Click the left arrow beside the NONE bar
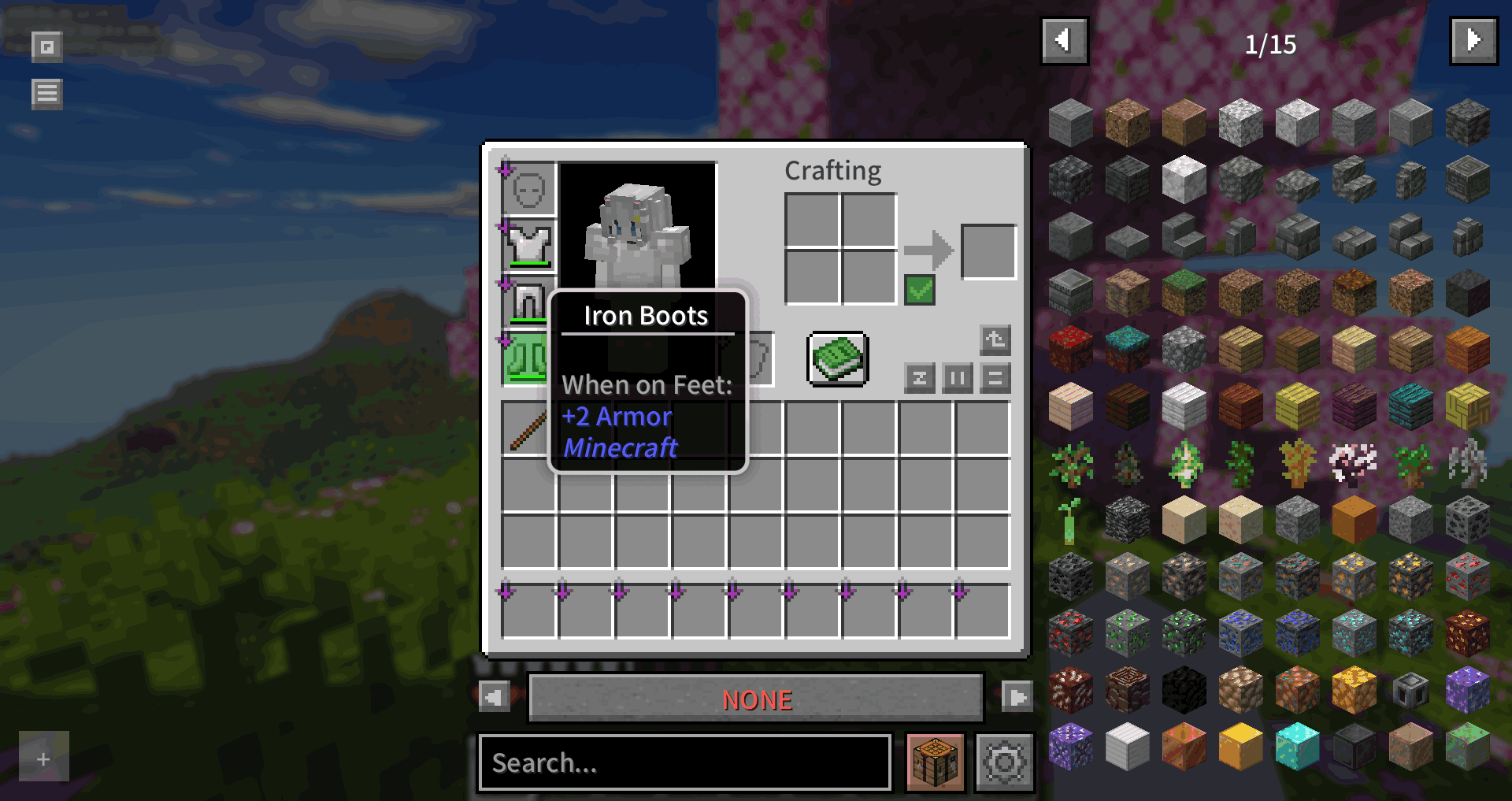This screenshot has width=1512, height=801. pos(496,698)
